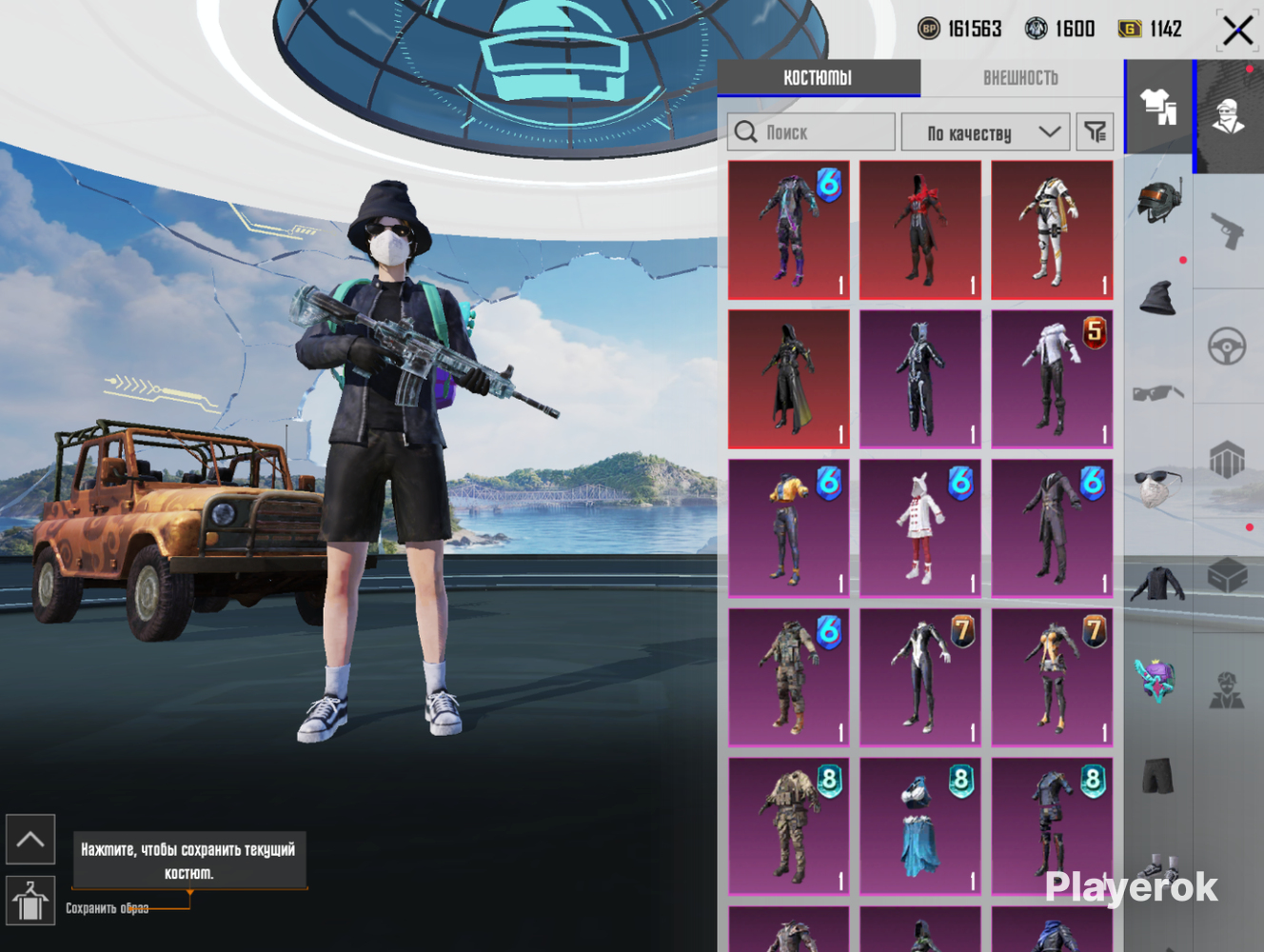1264x952 pixels.
Task: Open the По качеству sort dropdown
Action: [x=985, y=132]
